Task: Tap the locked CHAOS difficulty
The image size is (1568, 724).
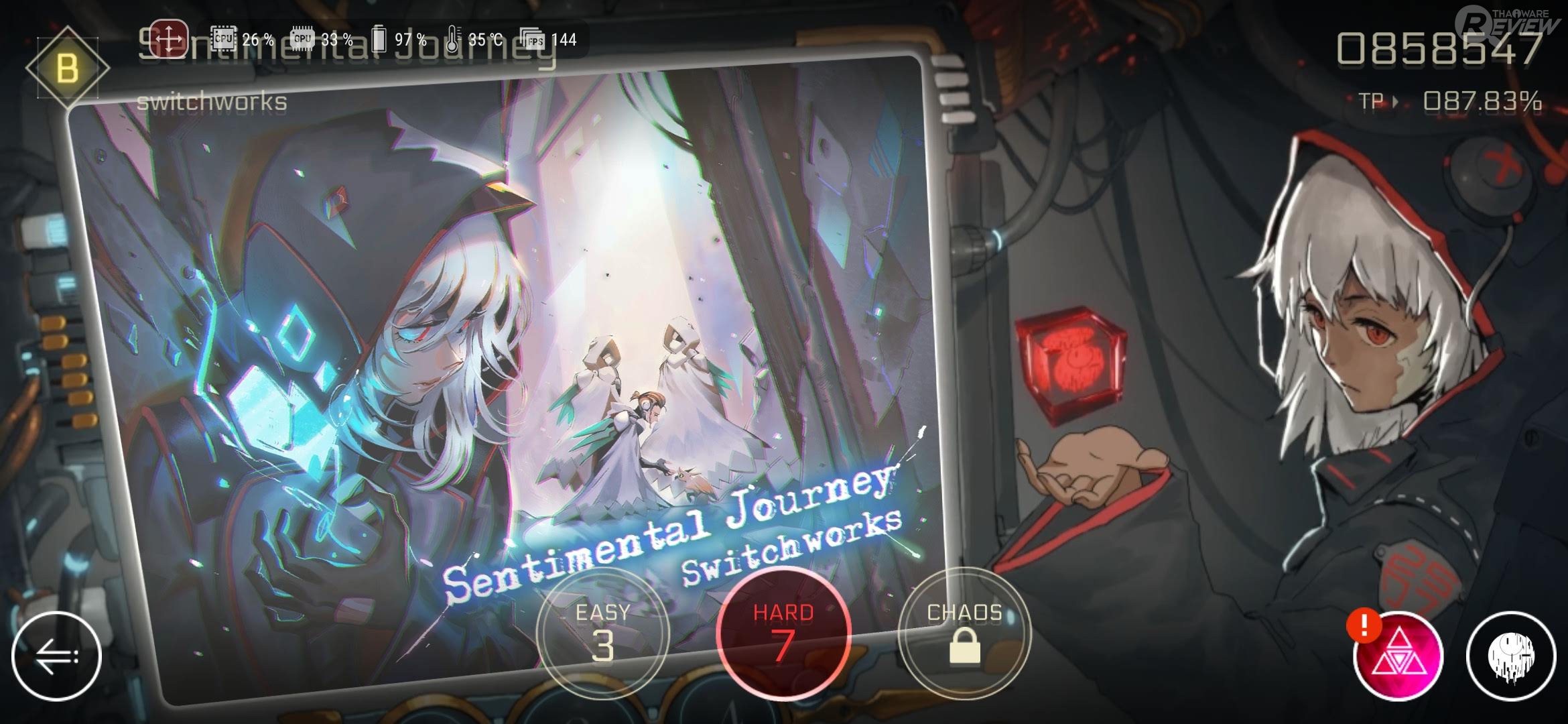Action: pyautogui.click(x=964, y=633)
